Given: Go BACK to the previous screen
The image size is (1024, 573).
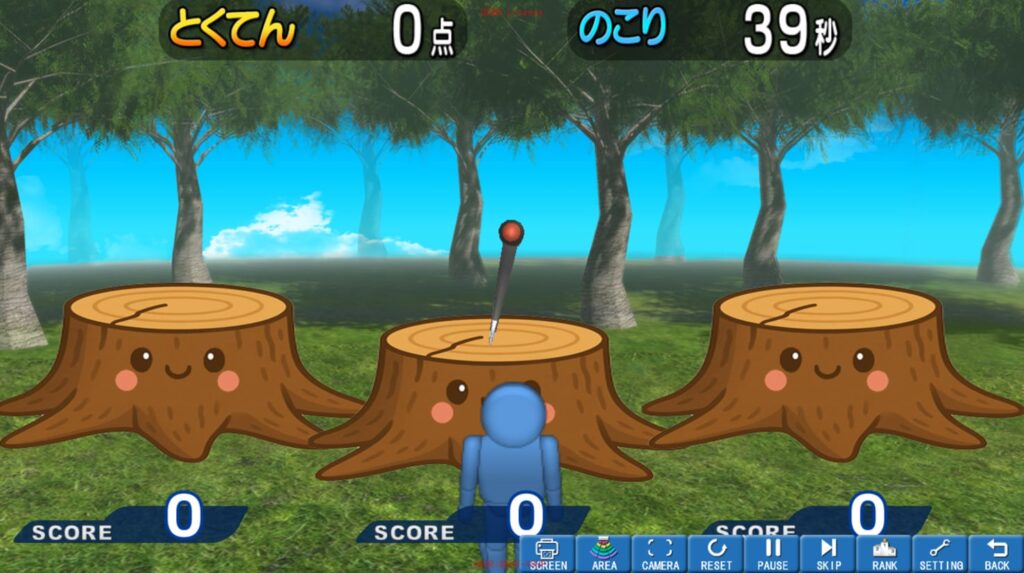Looking at the screenshot, I should coord(996,554).
